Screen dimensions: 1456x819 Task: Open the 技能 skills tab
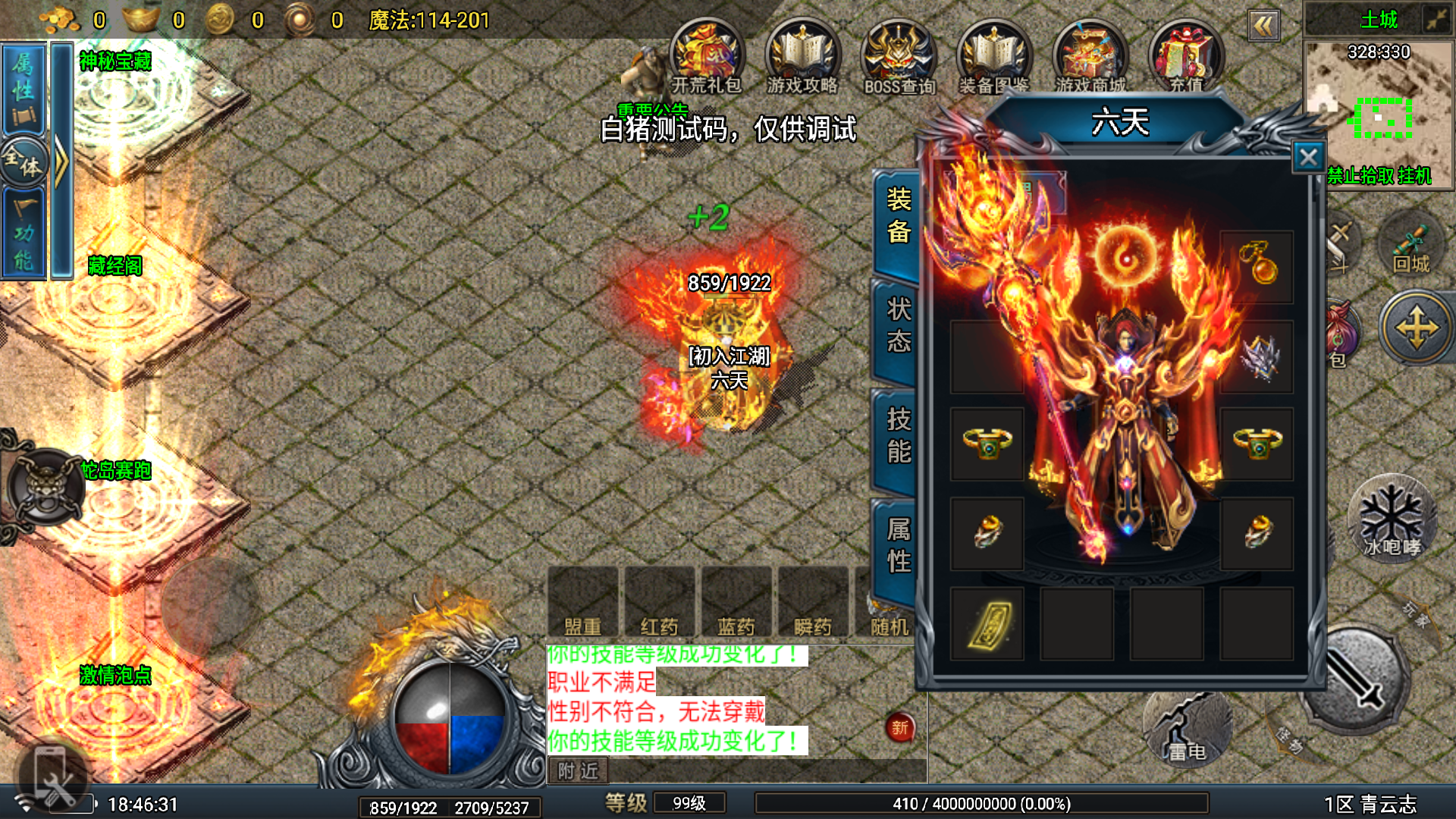click(898, 435)
